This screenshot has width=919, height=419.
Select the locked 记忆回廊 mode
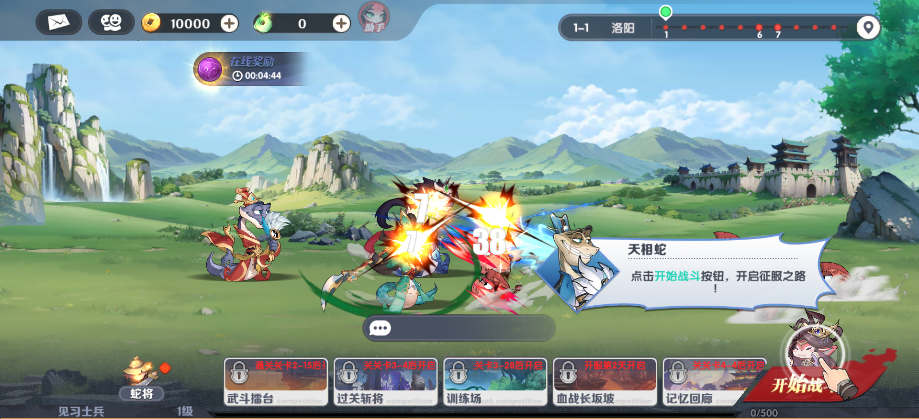[713, 385]
